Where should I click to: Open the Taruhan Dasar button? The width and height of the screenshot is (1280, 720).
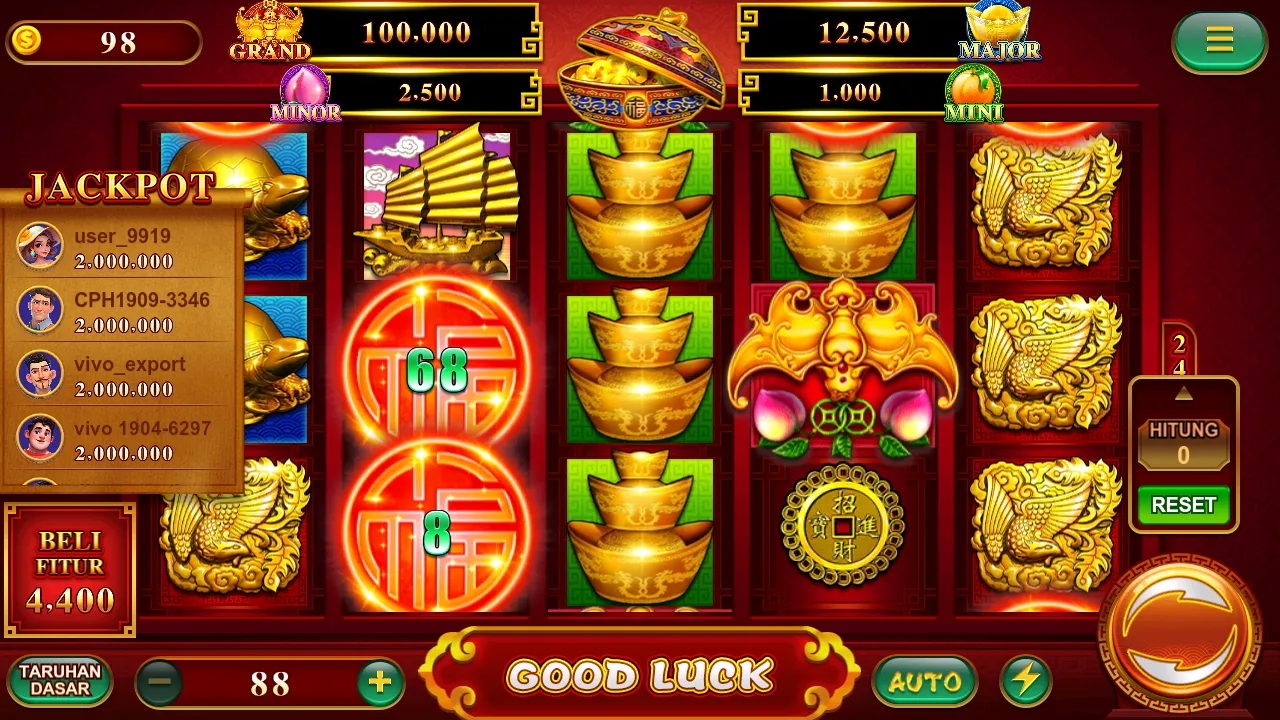(x=60, y=681)
